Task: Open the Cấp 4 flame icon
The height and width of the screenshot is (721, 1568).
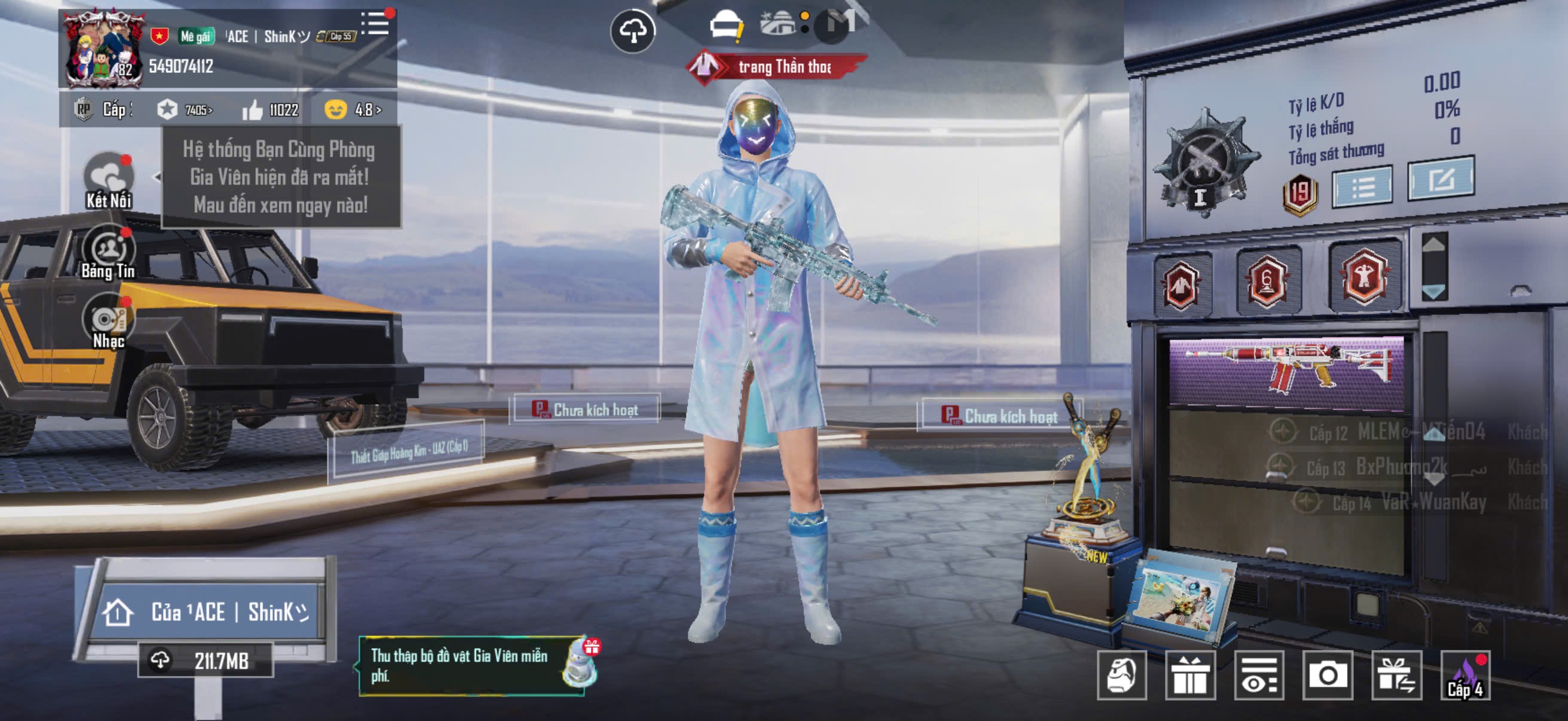Action: [1466, 676]
